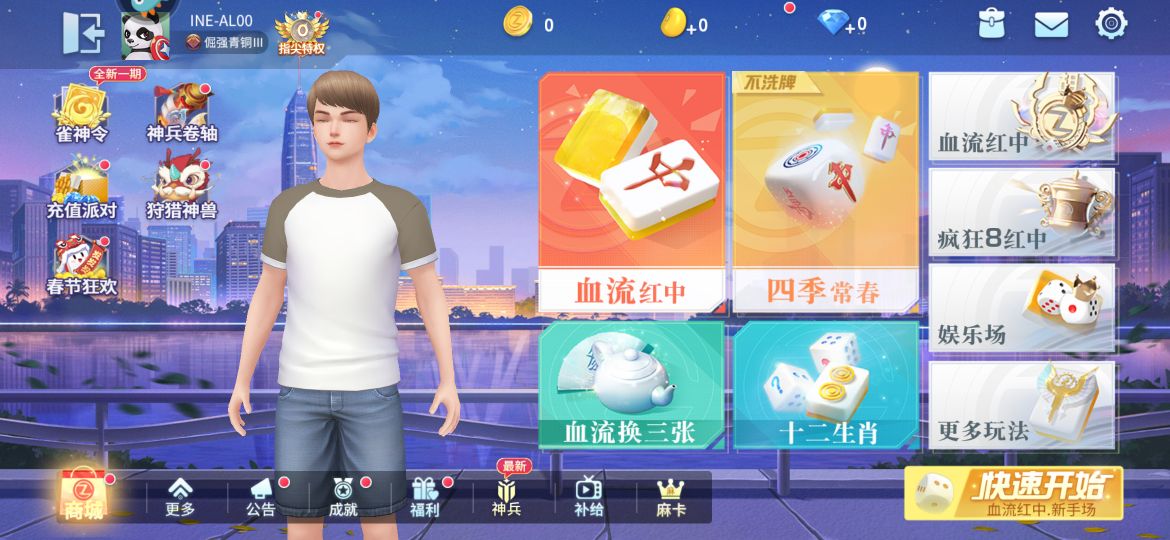Open the 春节狂欢 event icon
This screenshot has width=1170, height=540.
pos(81,267)
